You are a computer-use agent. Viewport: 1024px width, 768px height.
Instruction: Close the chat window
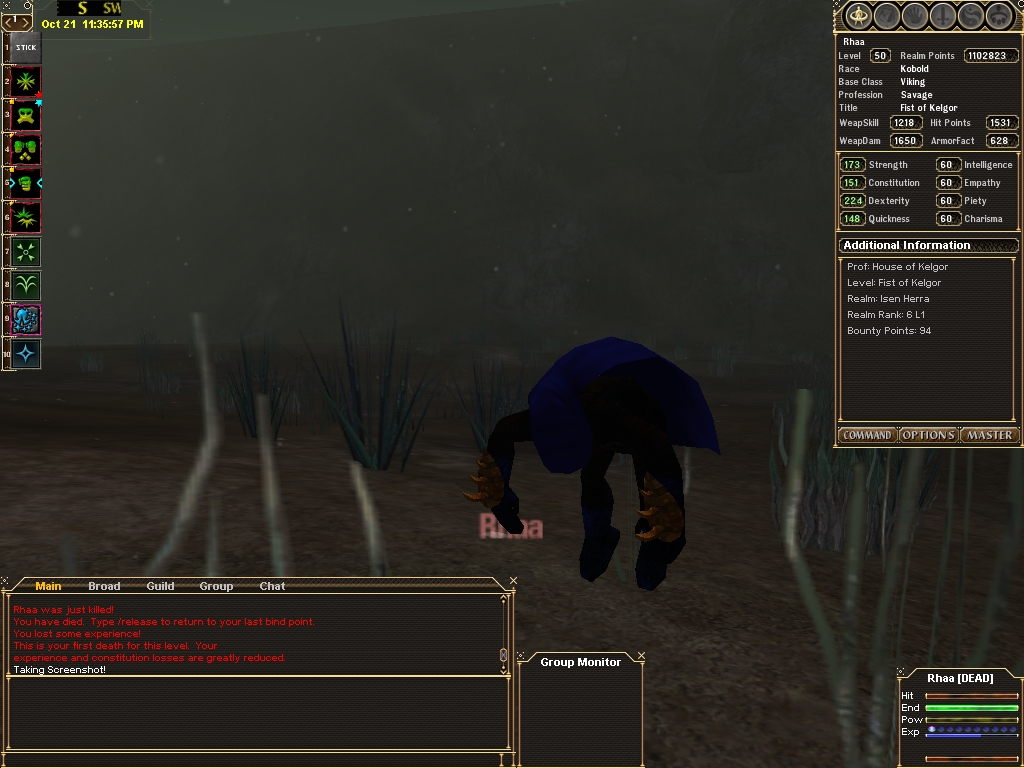pyautogui.click(x=513, y=581)
